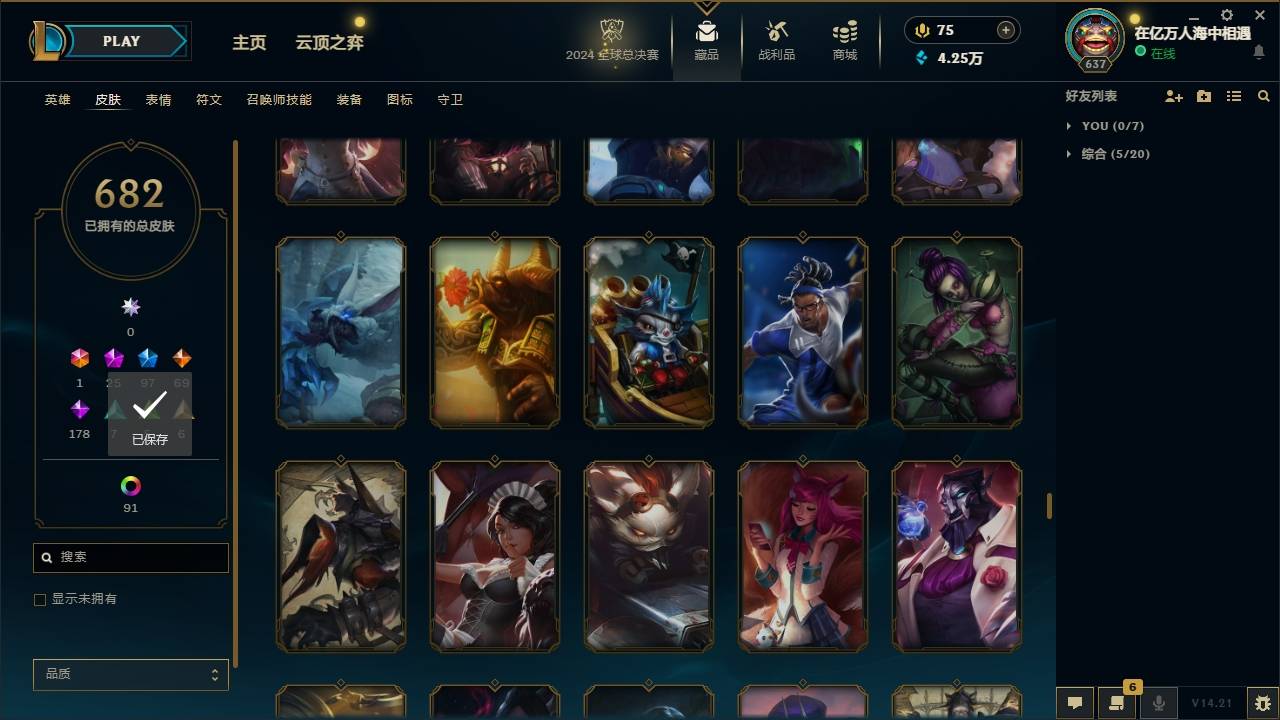Click the PLAY button

pyautogui.click(x=120, y=41)
